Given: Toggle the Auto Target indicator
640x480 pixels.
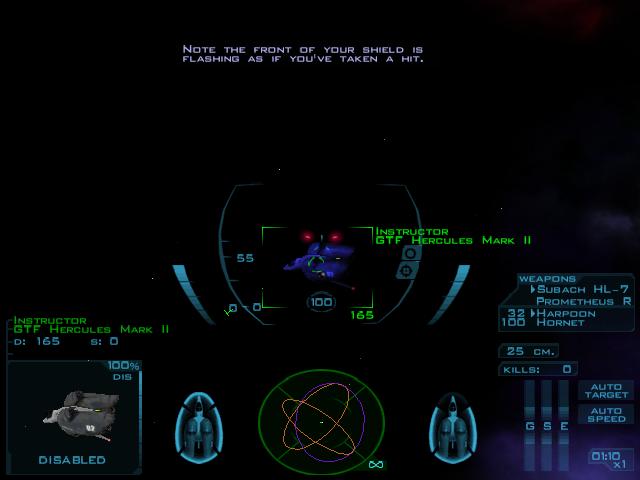Looking at the screenshot, I should 606,390.
